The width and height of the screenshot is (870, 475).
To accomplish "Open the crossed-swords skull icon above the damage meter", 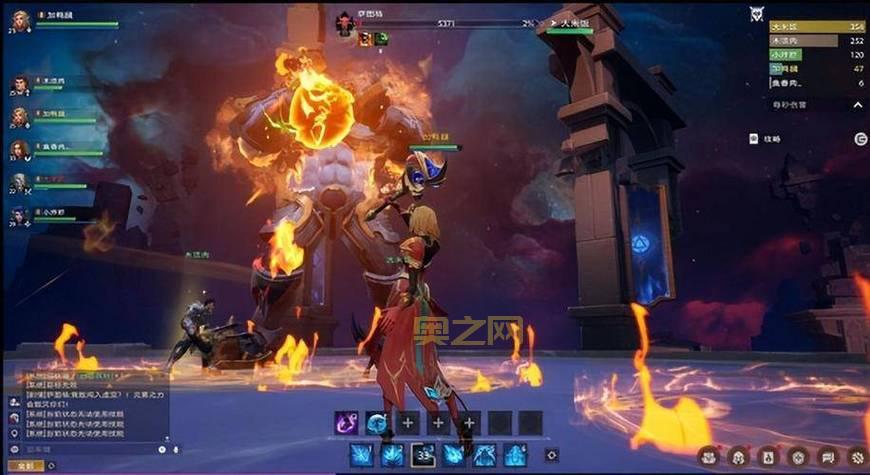I will click(757, 14).
